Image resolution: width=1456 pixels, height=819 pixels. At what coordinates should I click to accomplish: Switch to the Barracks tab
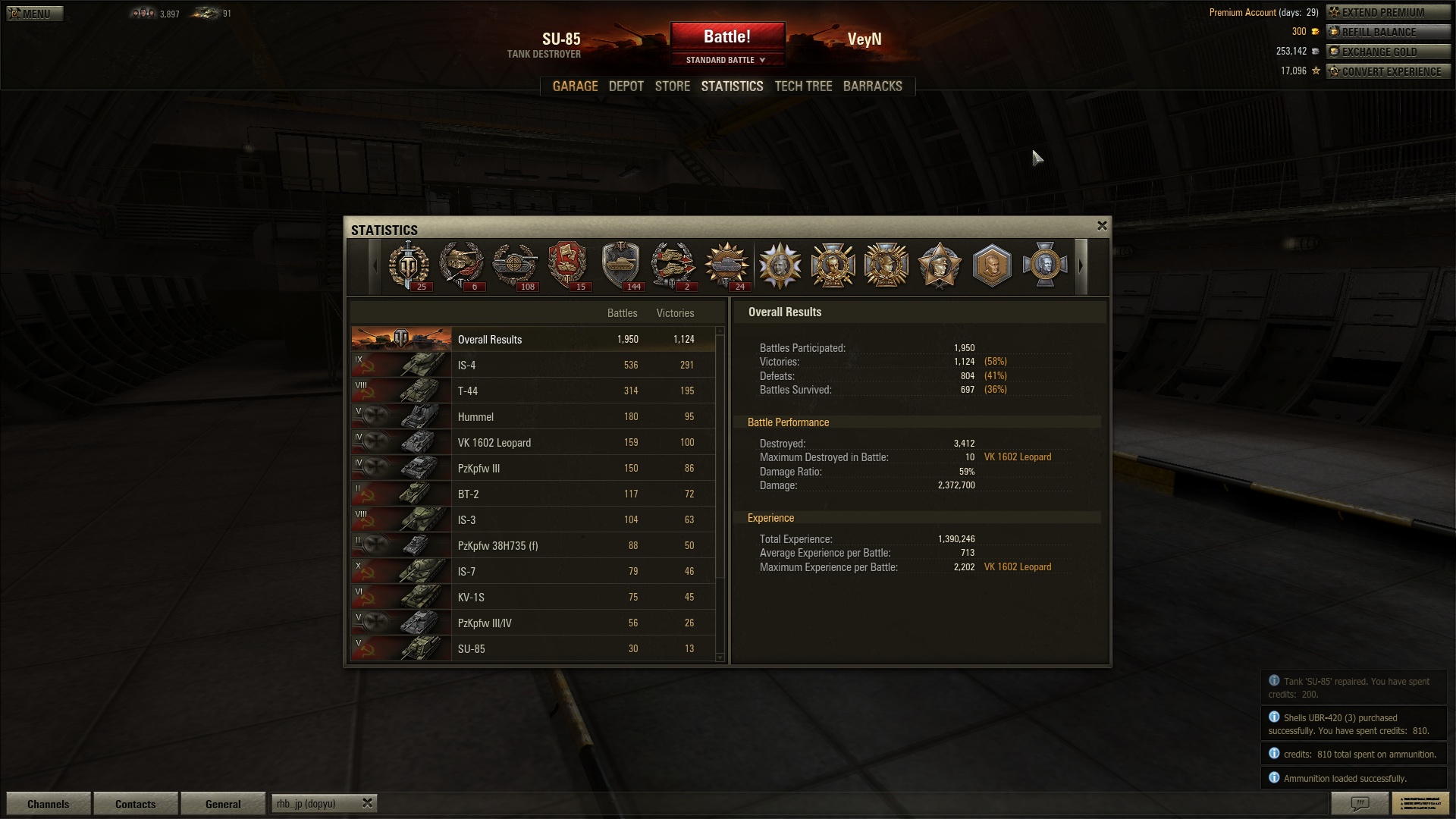click(872, 86)
